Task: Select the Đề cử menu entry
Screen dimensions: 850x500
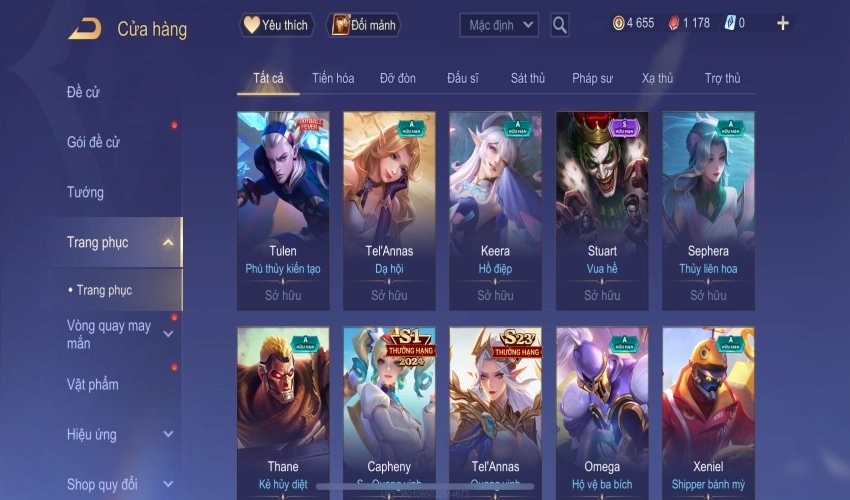Action: pos(84,92)
